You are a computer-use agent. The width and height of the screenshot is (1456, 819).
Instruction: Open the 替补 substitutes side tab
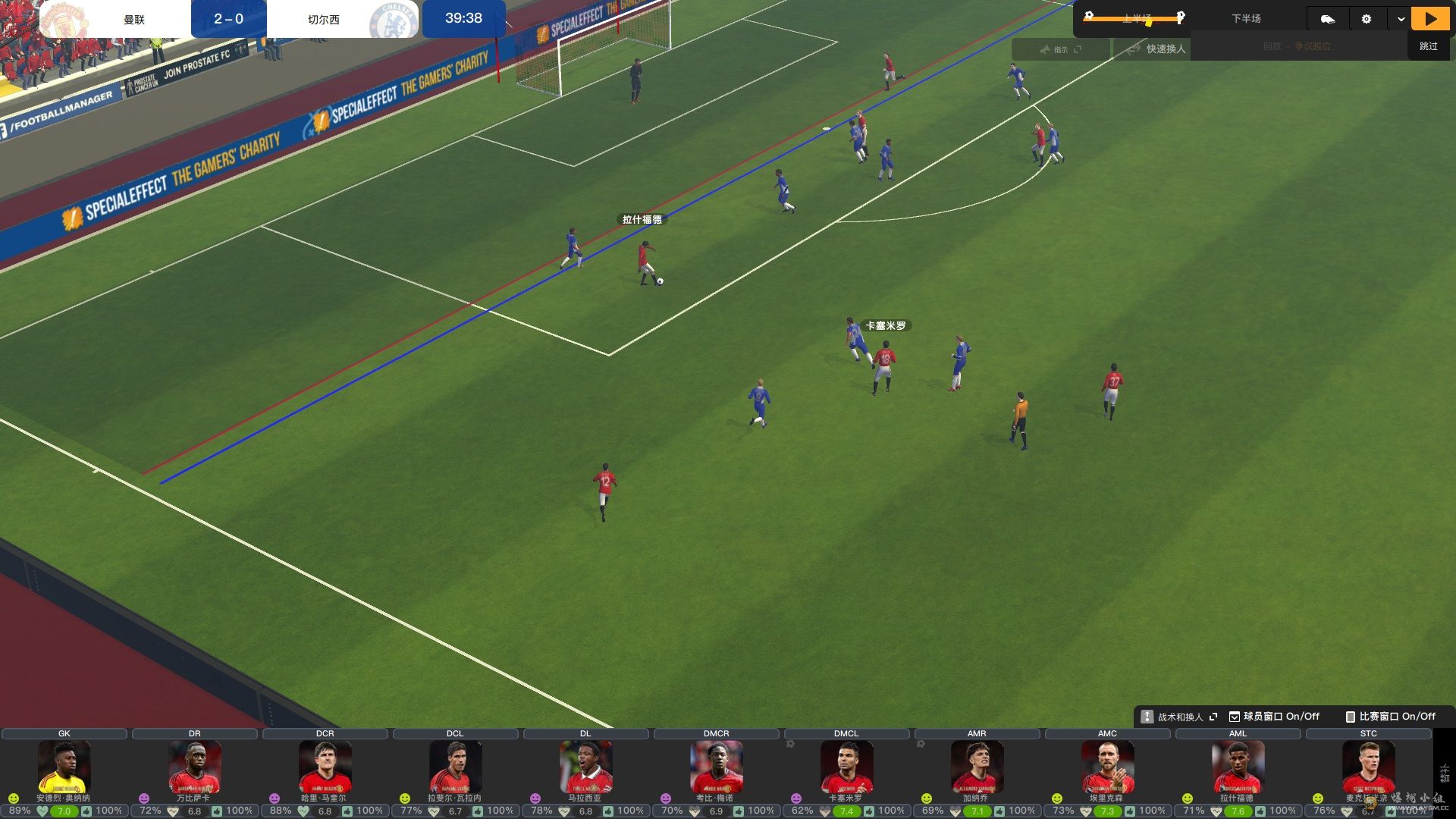tap(1445, 773)
